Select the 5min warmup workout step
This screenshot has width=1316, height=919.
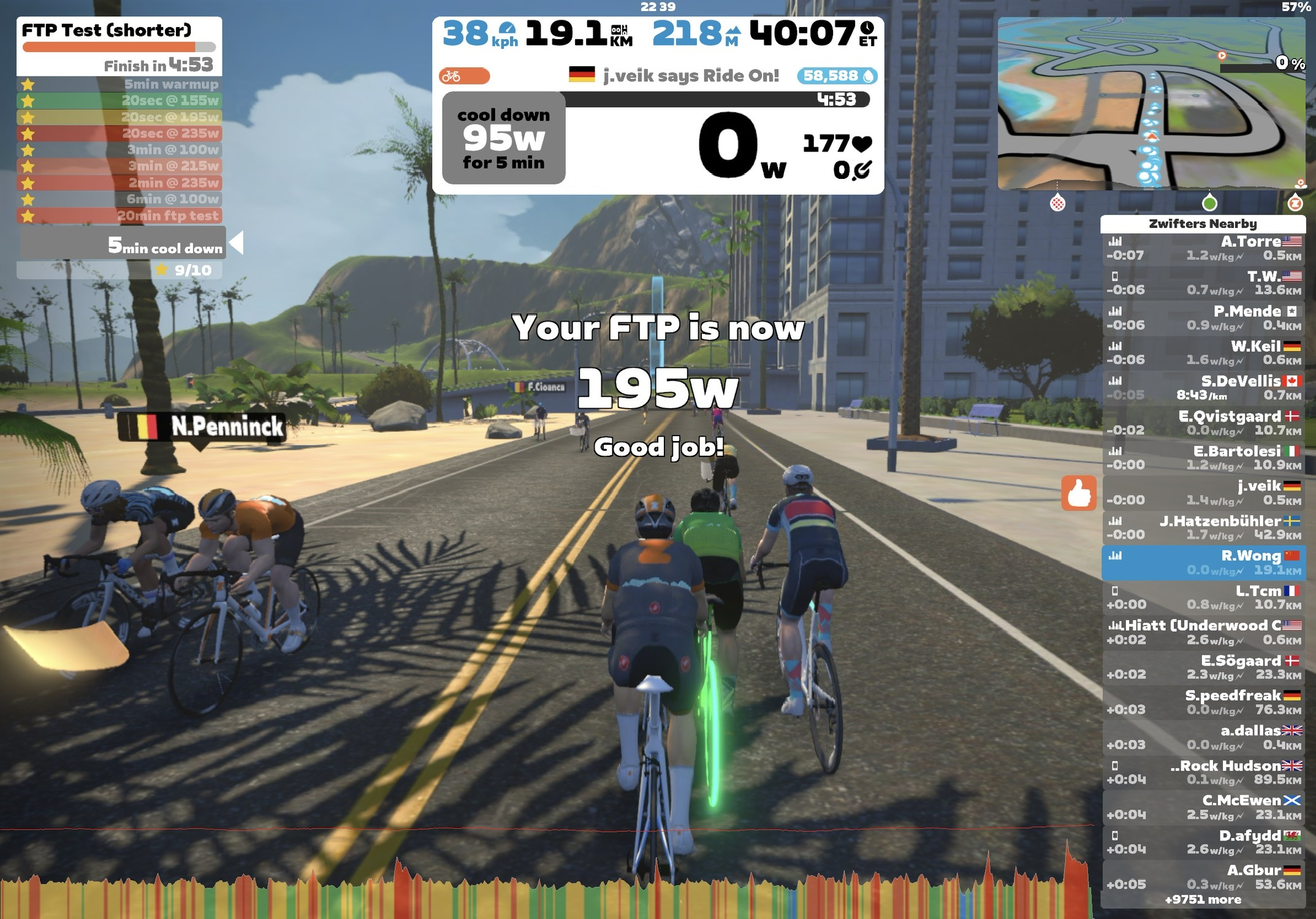coord(120,85)
